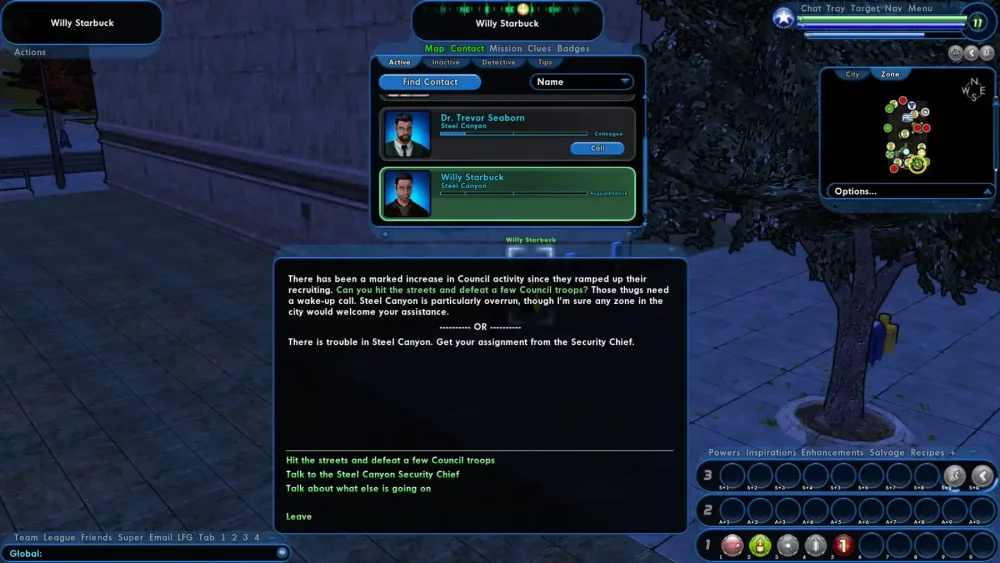Click the Find Contact button
The width and height of the screenshot is (1000, 563).
(x=430, y=82)
